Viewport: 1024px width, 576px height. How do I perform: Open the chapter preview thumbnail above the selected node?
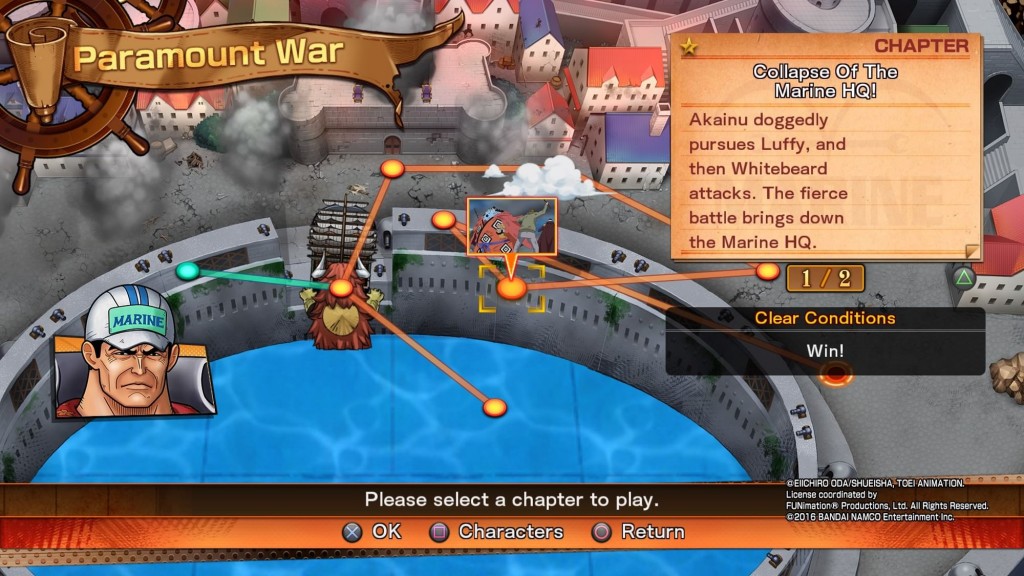coord(511,227)
